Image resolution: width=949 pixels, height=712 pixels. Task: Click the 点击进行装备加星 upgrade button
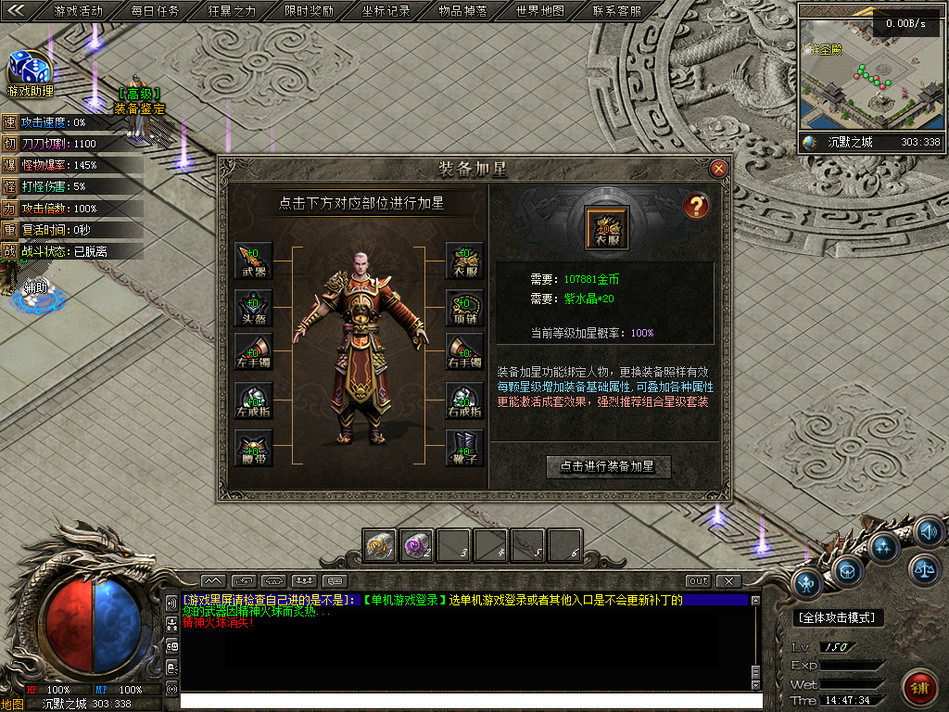[607, 467]
